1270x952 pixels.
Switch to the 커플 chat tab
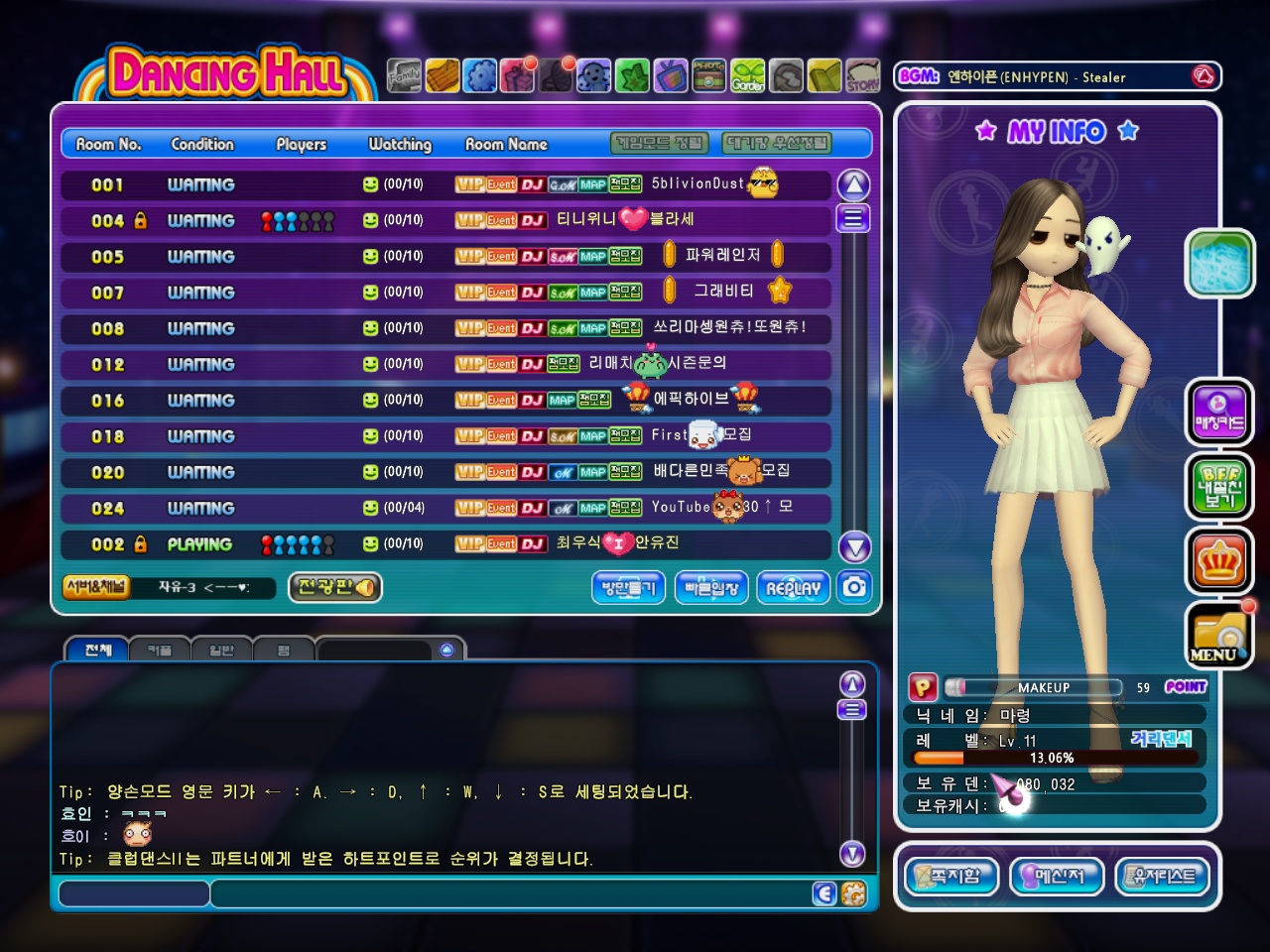[160, 651]
